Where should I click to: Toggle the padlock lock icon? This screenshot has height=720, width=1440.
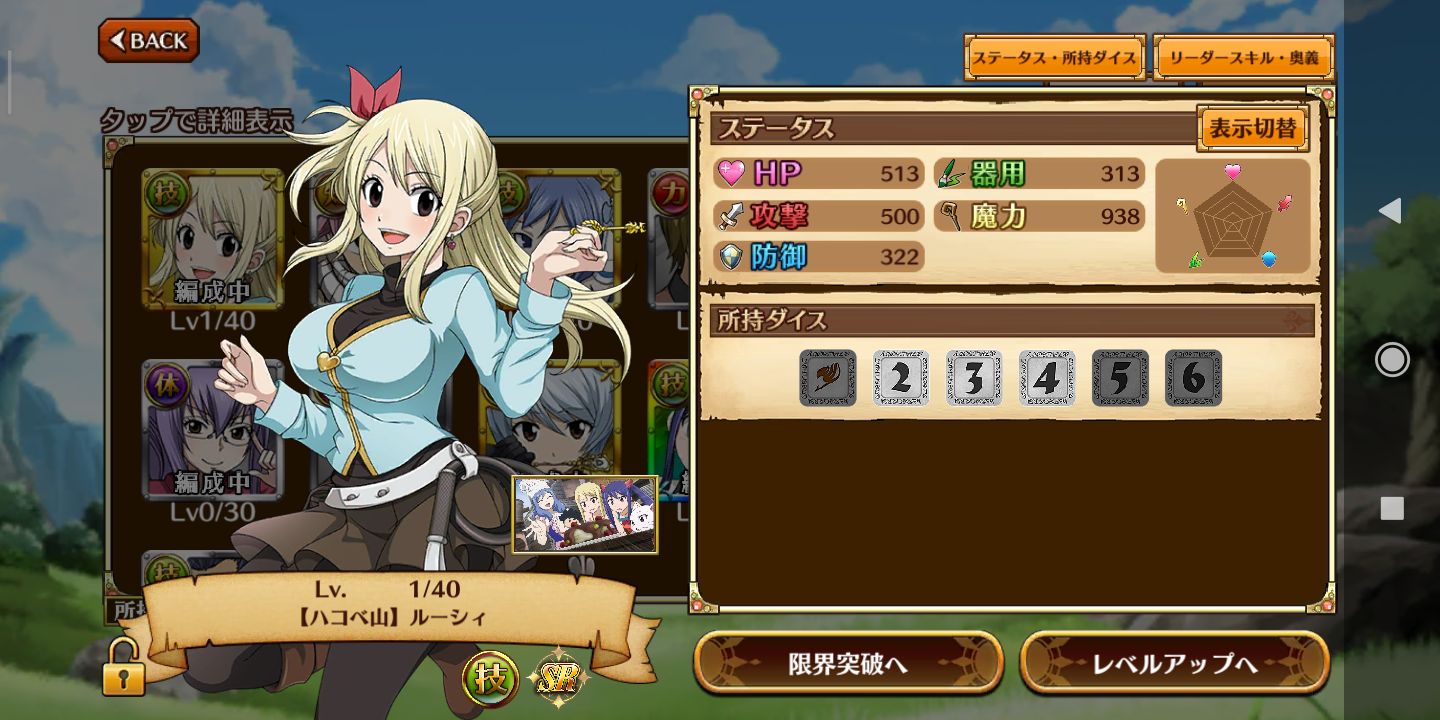[123, 669]
